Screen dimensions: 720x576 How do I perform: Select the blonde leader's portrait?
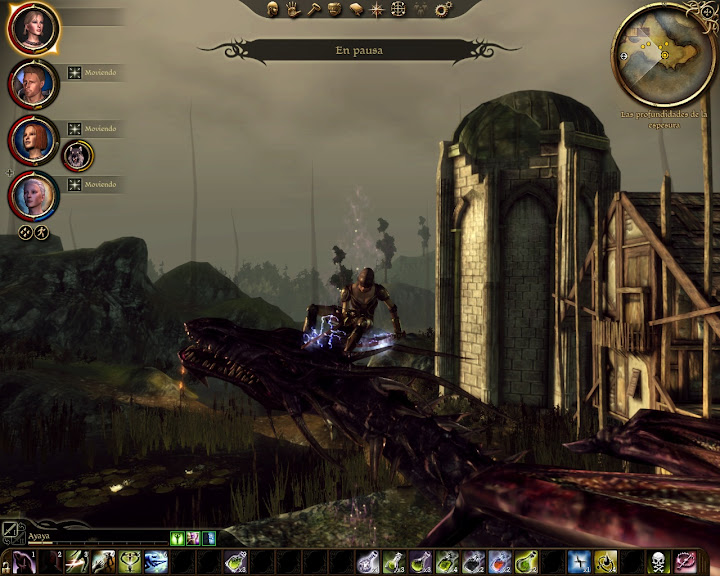[x=33, y=28]
